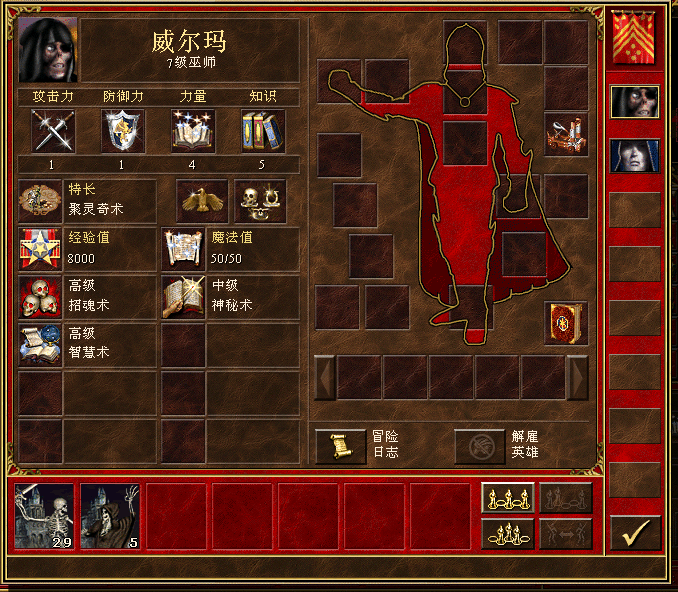Choose the top troop formation button

[507, 498]
